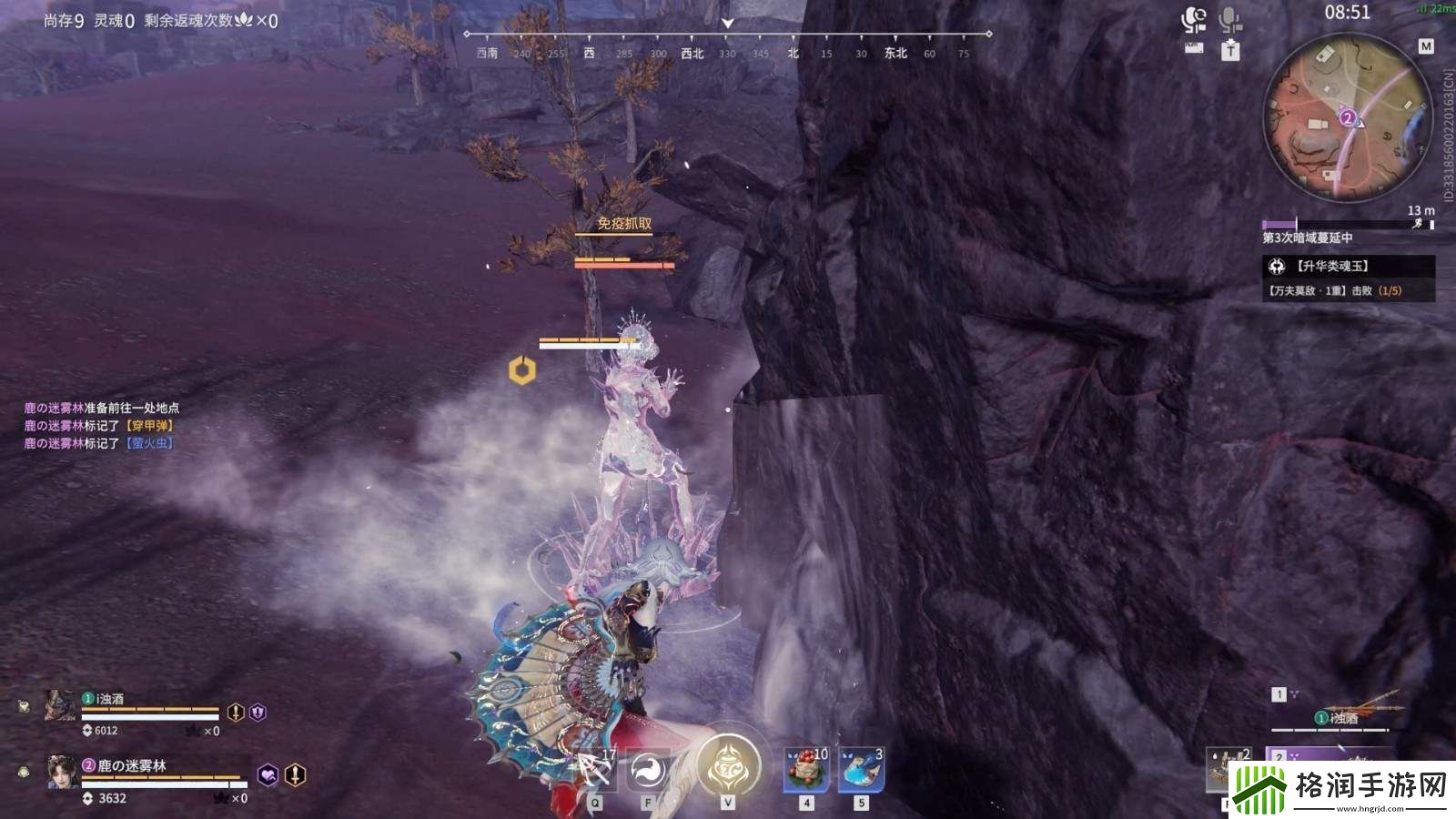Click the compass heading bar
Screen dimensions: 1456x819
click(x=727, y=43)
